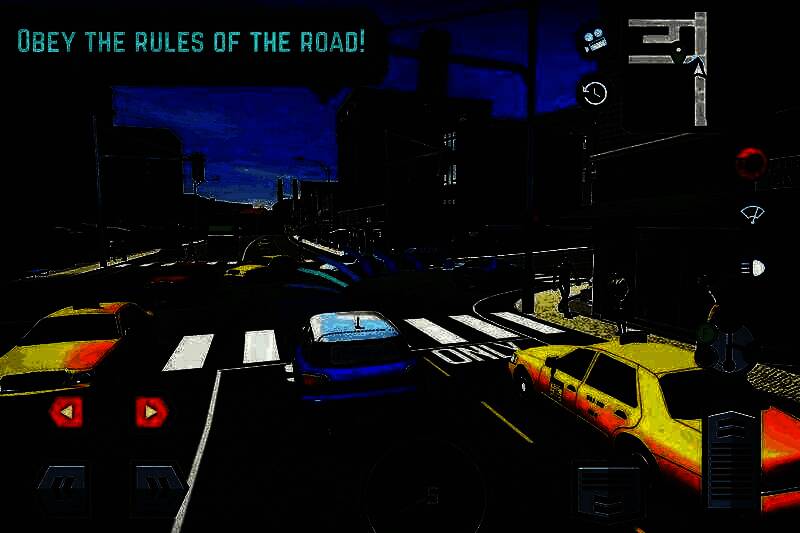Turn on the headlights
The height and width of the screenshot is (533, 800).
(751, 268)
